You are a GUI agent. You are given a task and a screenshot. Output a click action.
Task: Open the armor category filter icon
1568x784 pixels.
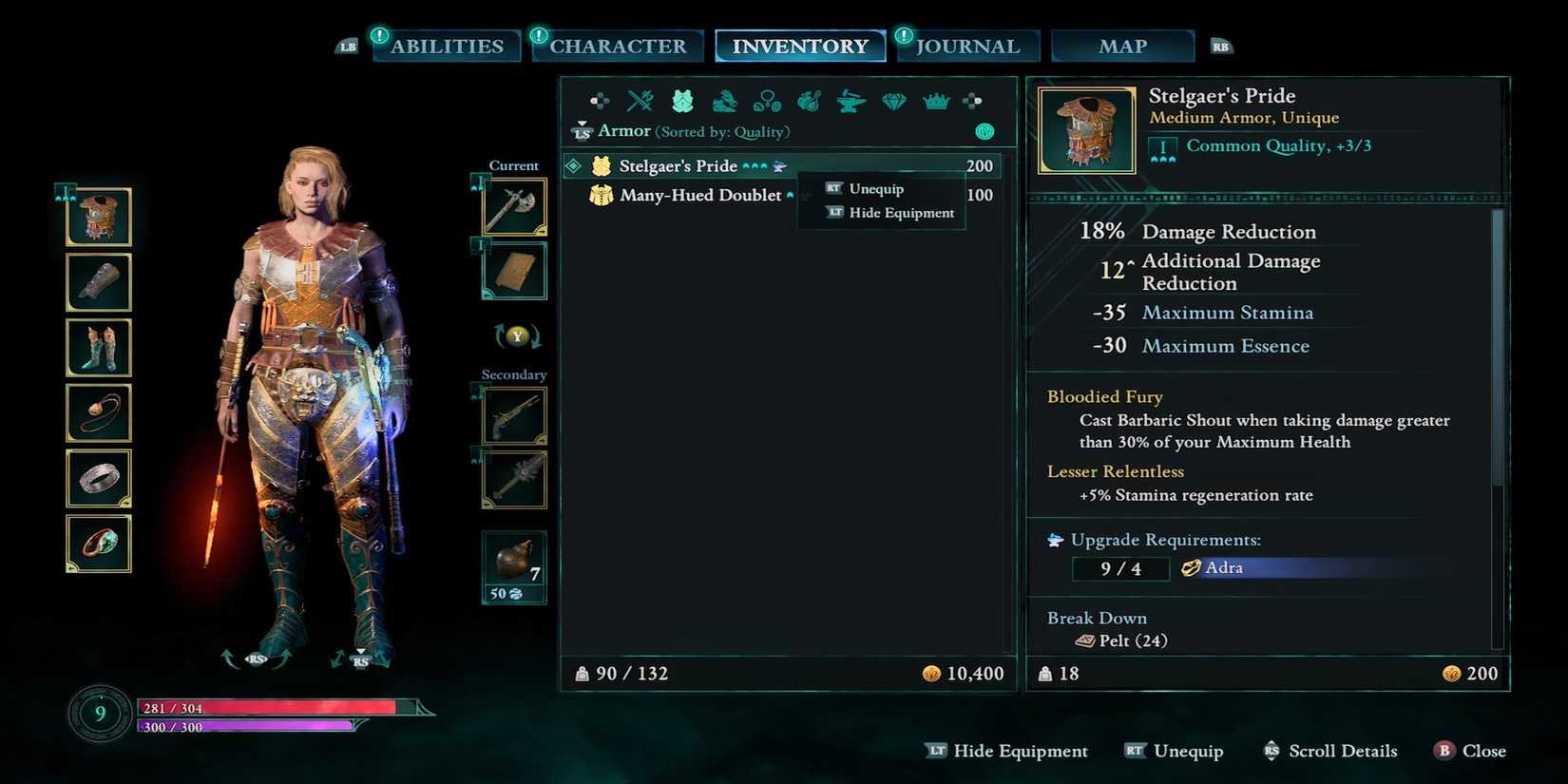[682, 100]
